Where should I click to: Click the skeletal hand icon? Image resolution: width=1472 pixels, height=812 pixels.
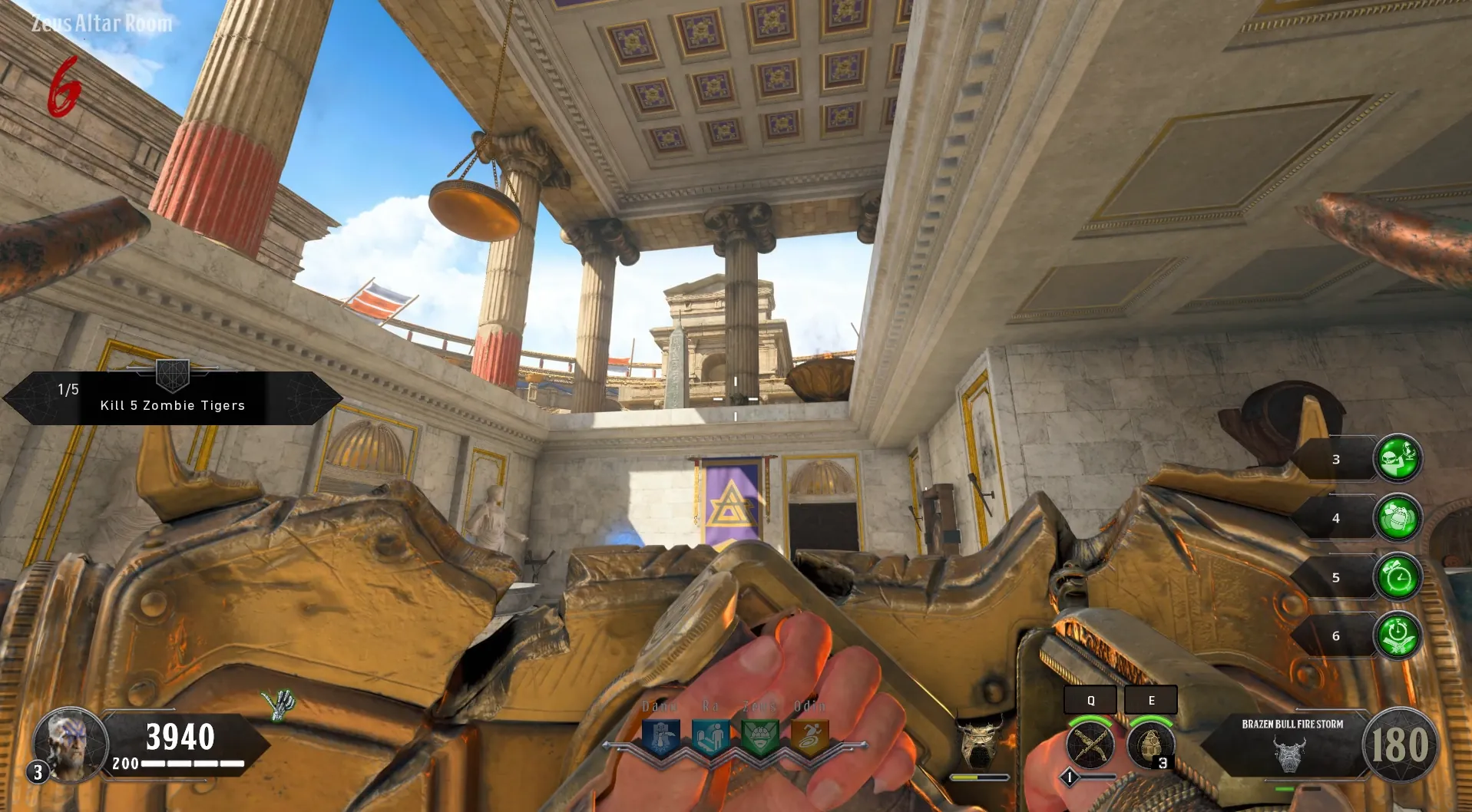[279, 704]
